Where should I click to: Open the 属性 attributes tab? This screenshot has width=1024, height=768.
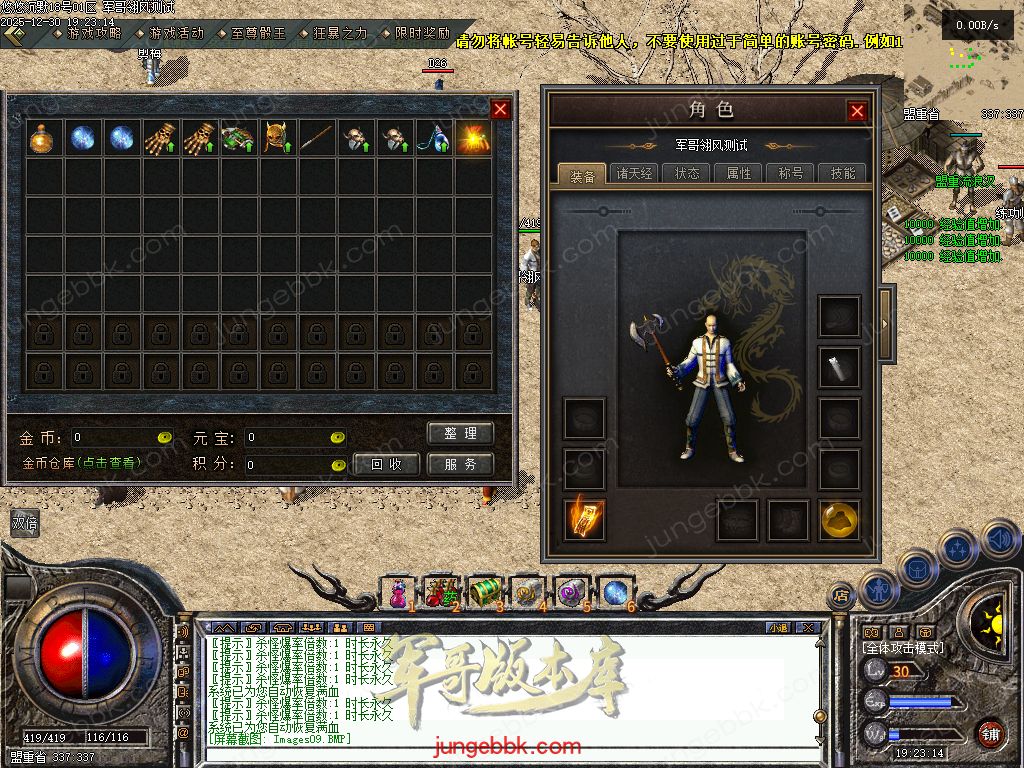(739, 173)
